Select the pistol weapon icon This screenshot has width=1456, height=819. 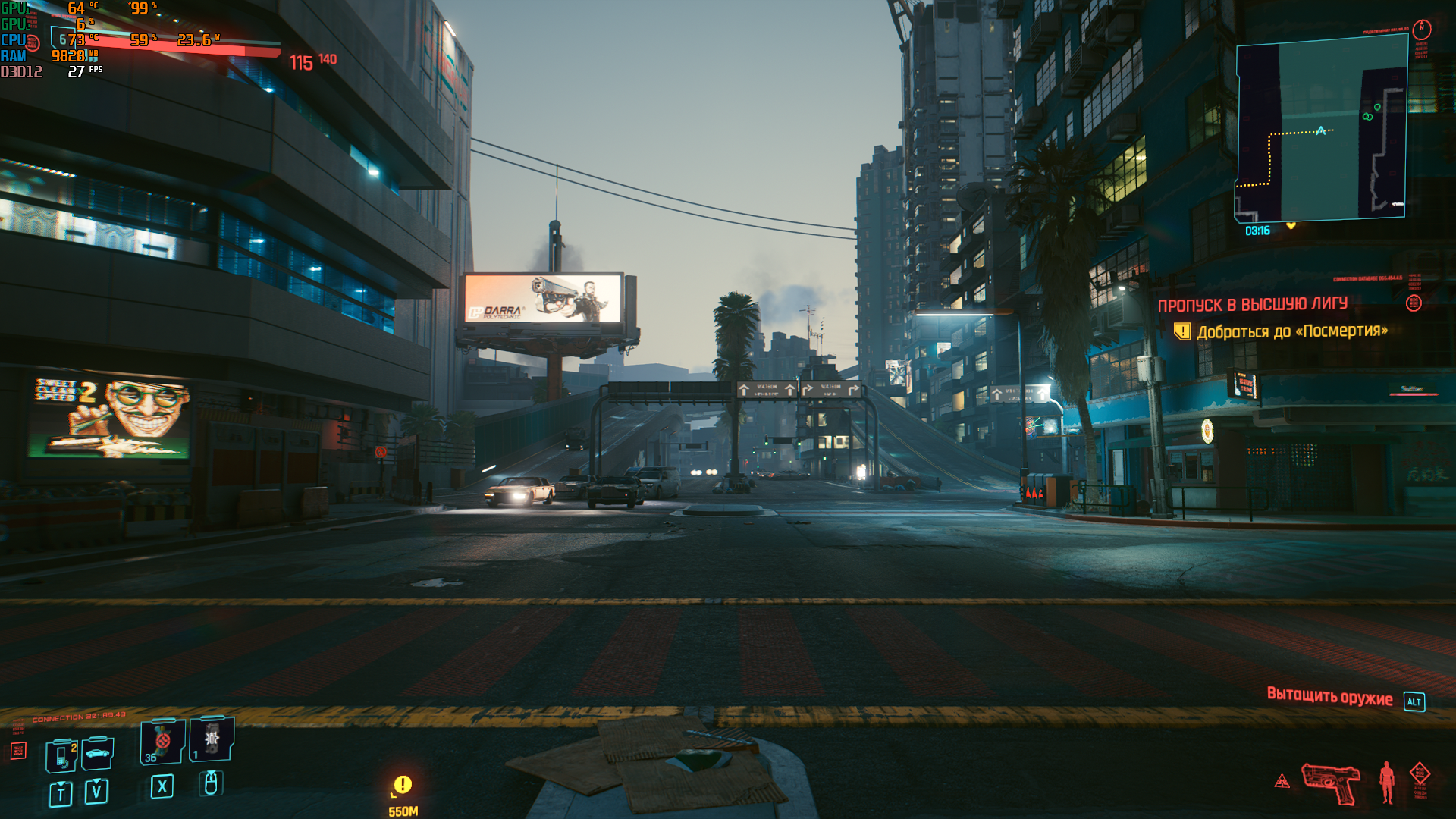[1331, 783]
